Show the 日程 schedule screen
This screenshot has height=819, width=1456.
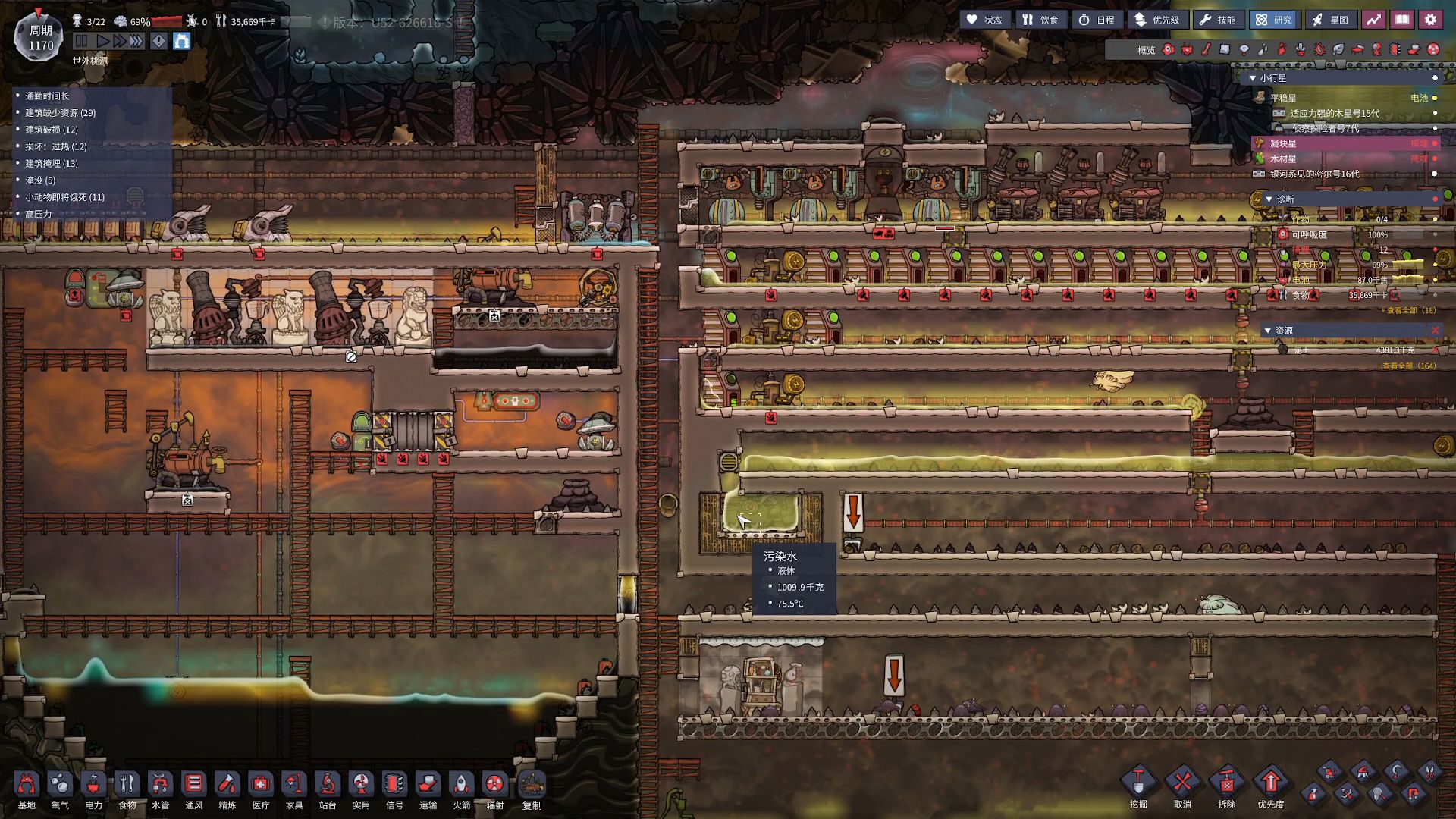[1097, 20]
